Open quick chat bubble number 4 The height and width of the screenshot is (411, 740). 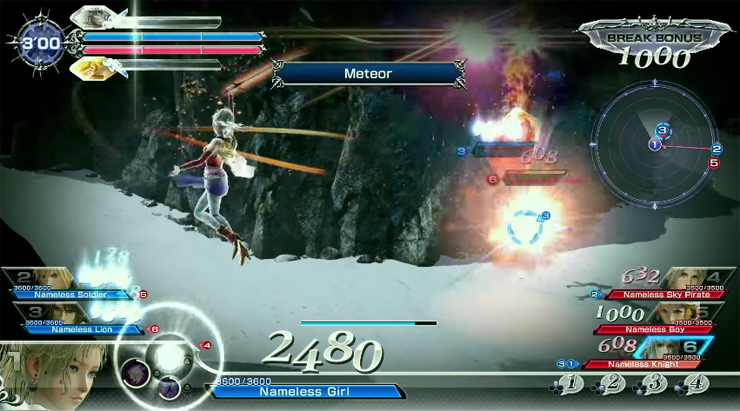697,384
